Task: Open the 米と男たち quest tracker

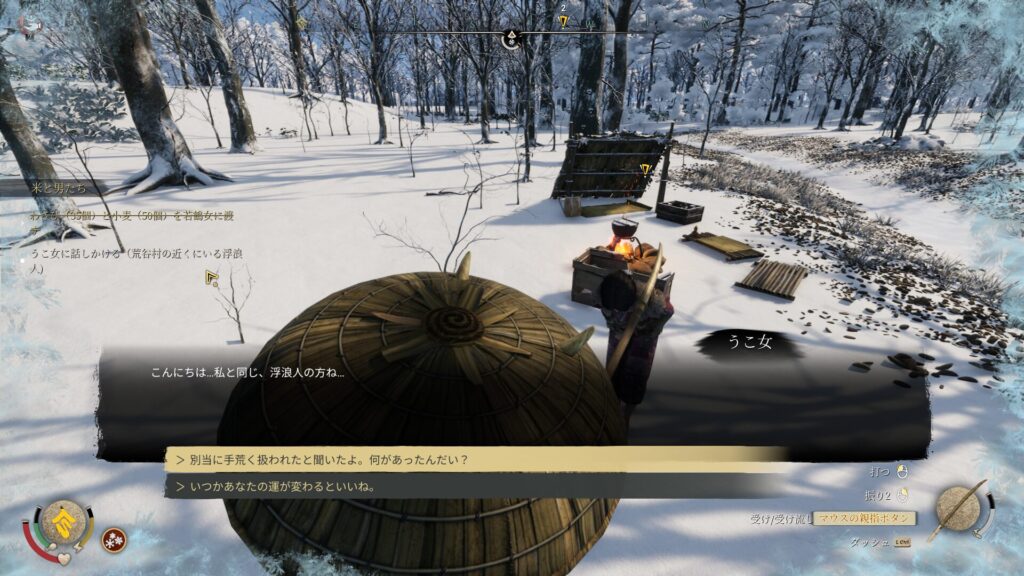Action: (x=60, y=187)
